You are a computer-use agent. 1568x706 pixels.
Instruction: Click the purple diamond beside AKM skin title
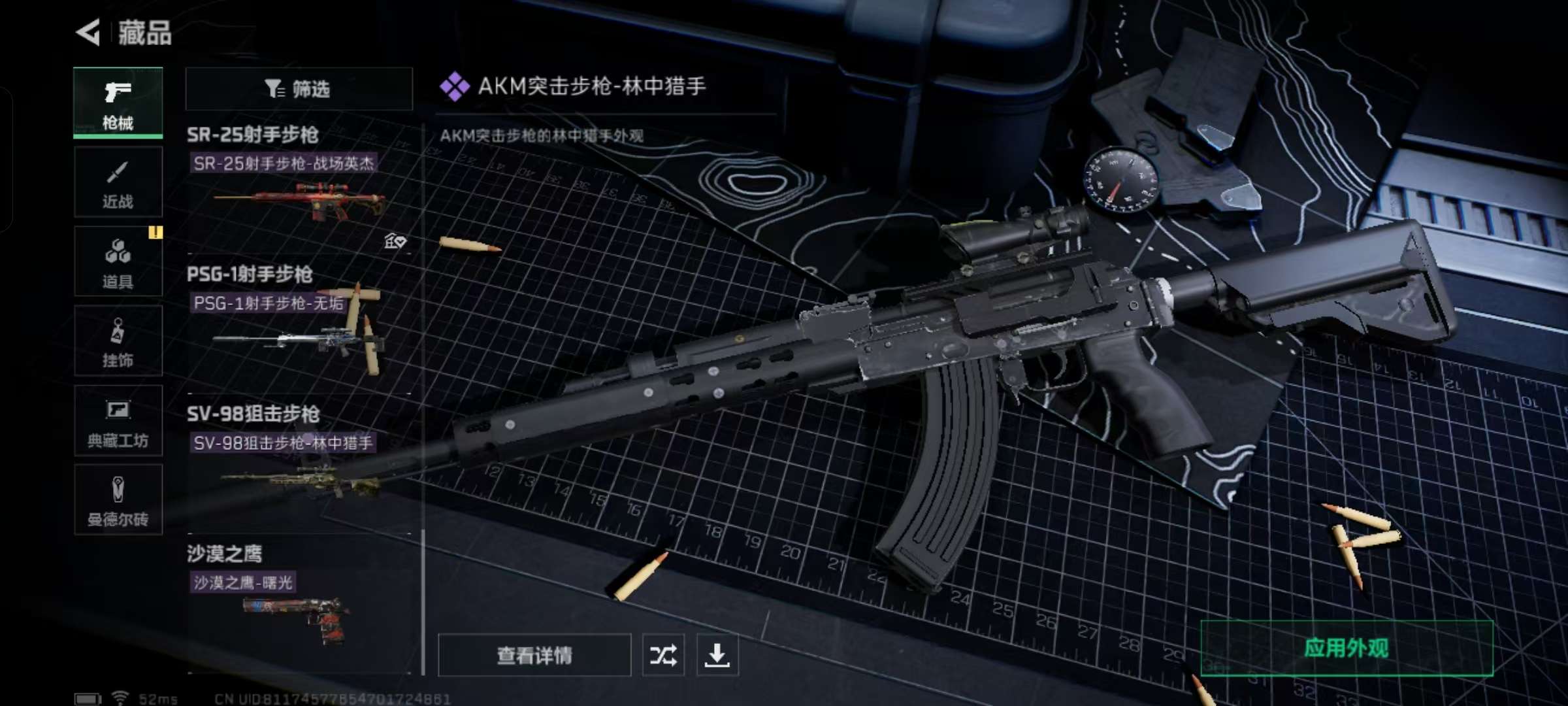point(455,85)
